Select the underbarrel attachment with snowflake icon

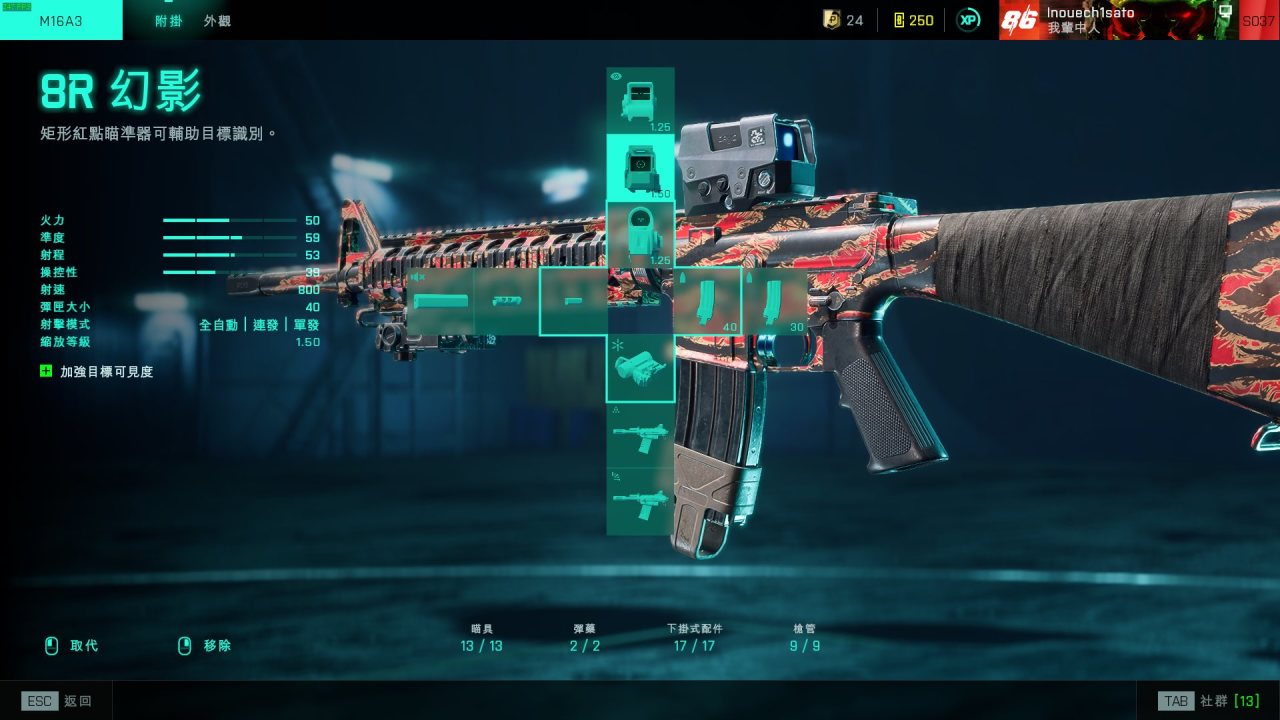coord(640,368)
